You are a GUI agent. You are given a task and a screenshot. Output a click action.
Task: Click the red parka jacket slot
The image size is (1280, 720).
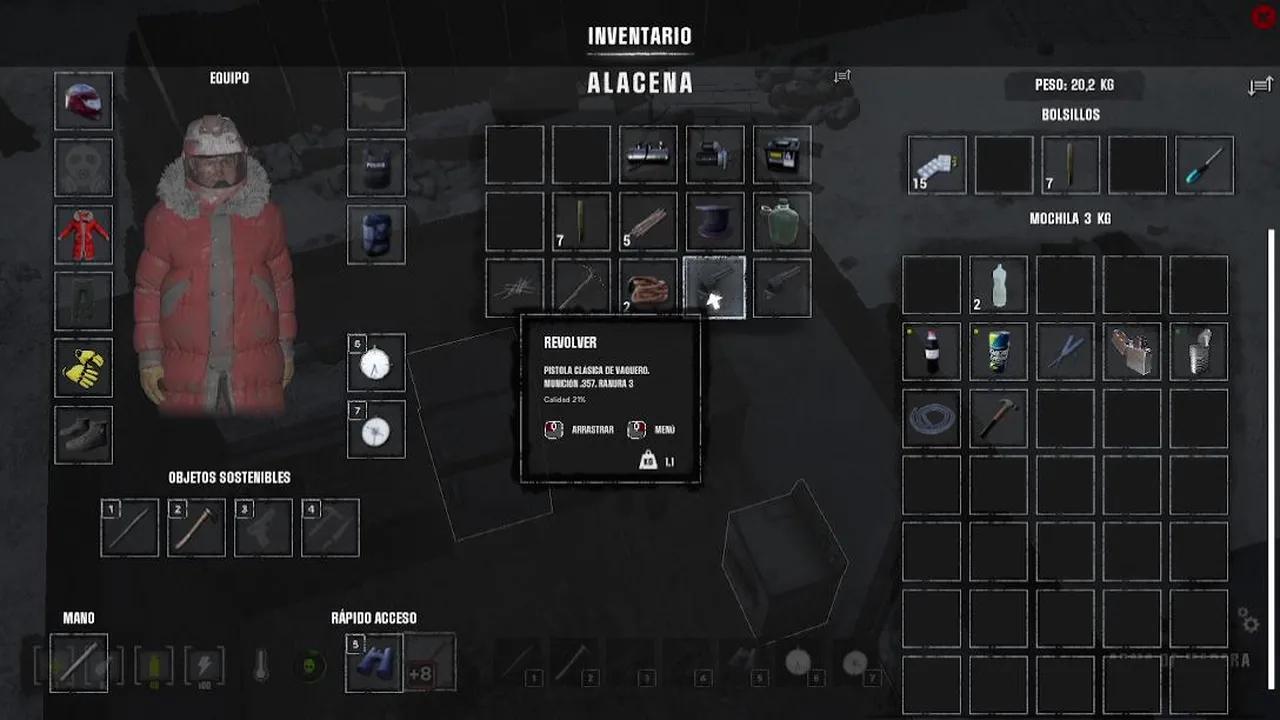pos(84,235)
